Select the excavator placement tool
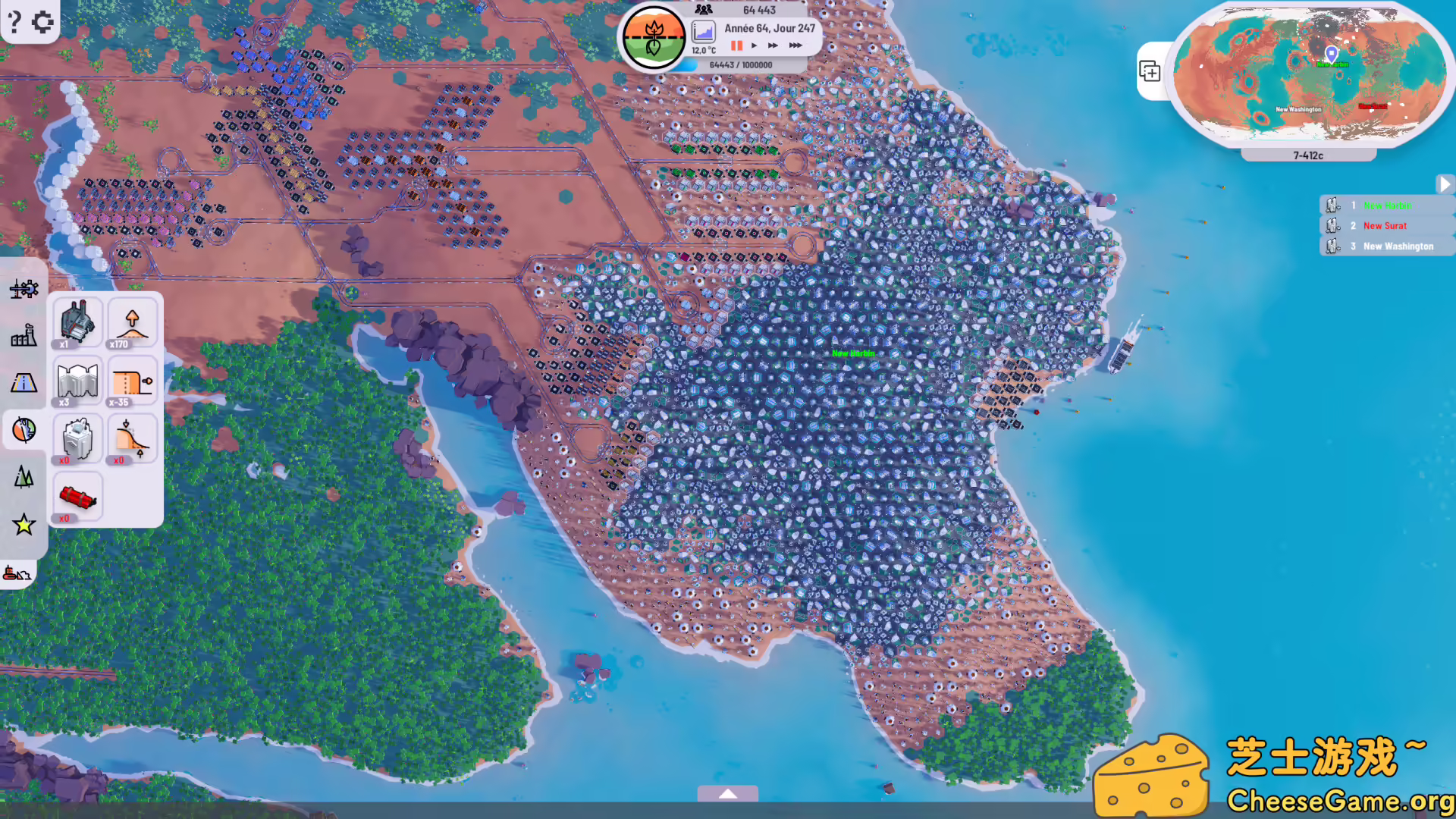This screenshot has height=819, width=1456. [77, 322]
